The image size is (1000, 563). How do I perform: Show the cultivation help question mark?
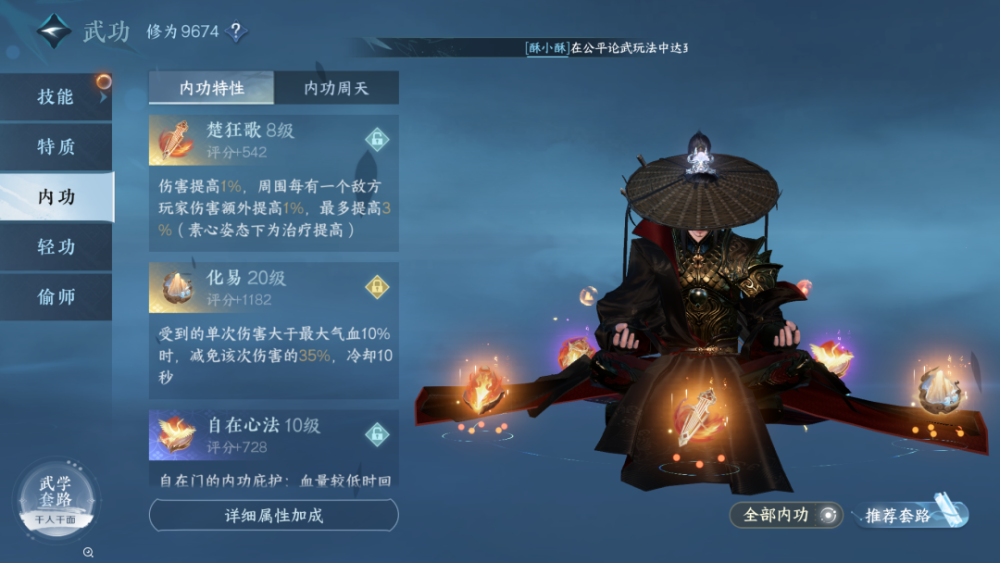click(235, 31)
